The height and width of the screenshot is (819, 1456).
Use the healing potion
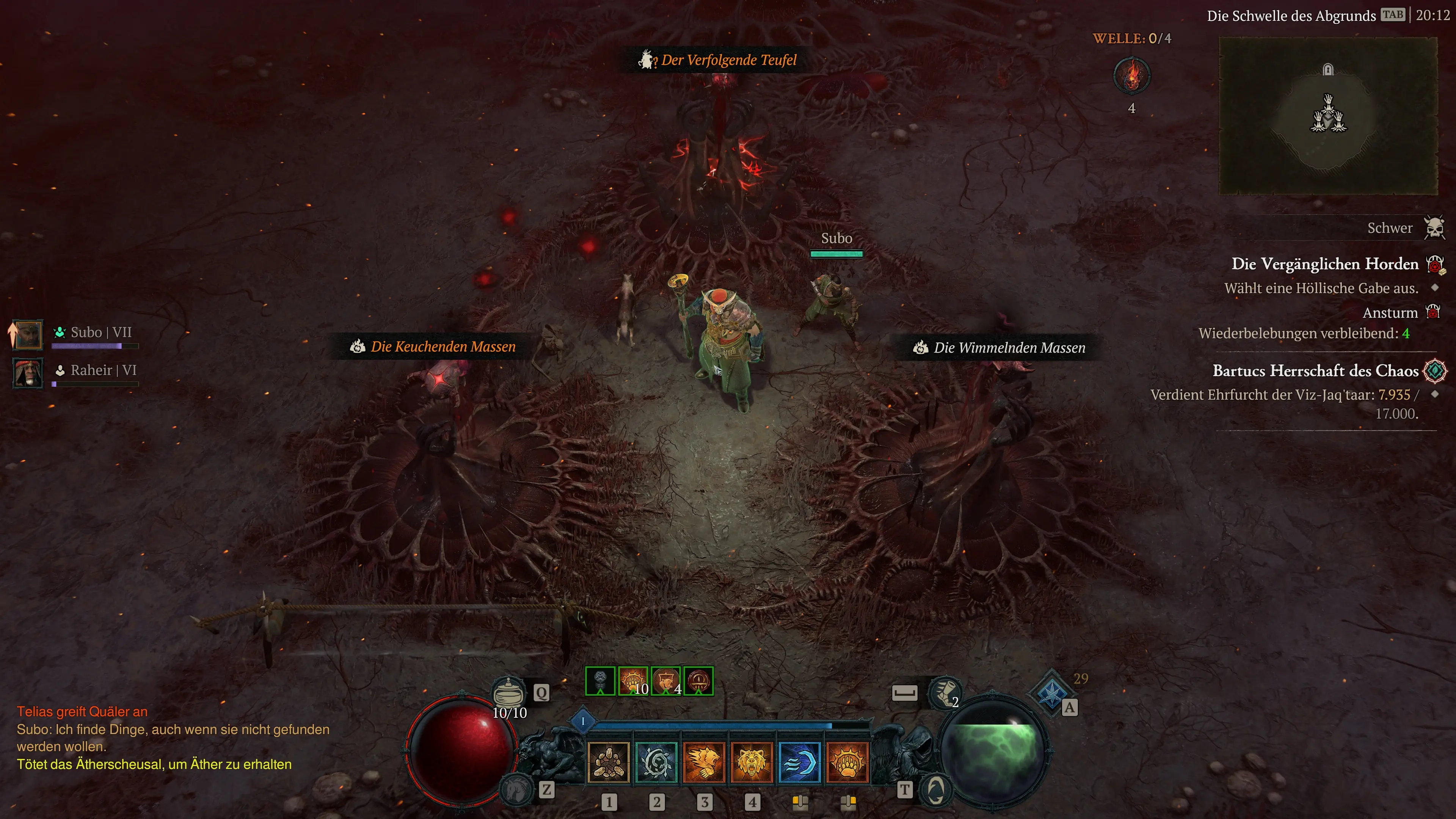click(508, 691)
